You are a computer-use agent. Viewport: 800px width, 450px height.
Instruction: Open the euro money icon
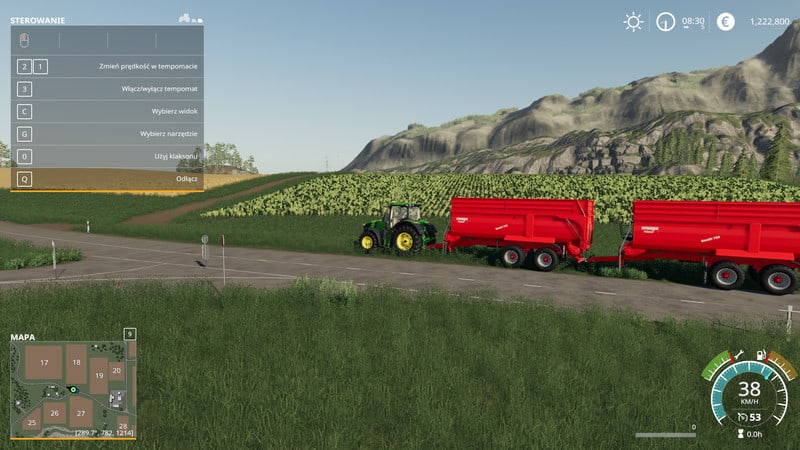pos(725,21)
